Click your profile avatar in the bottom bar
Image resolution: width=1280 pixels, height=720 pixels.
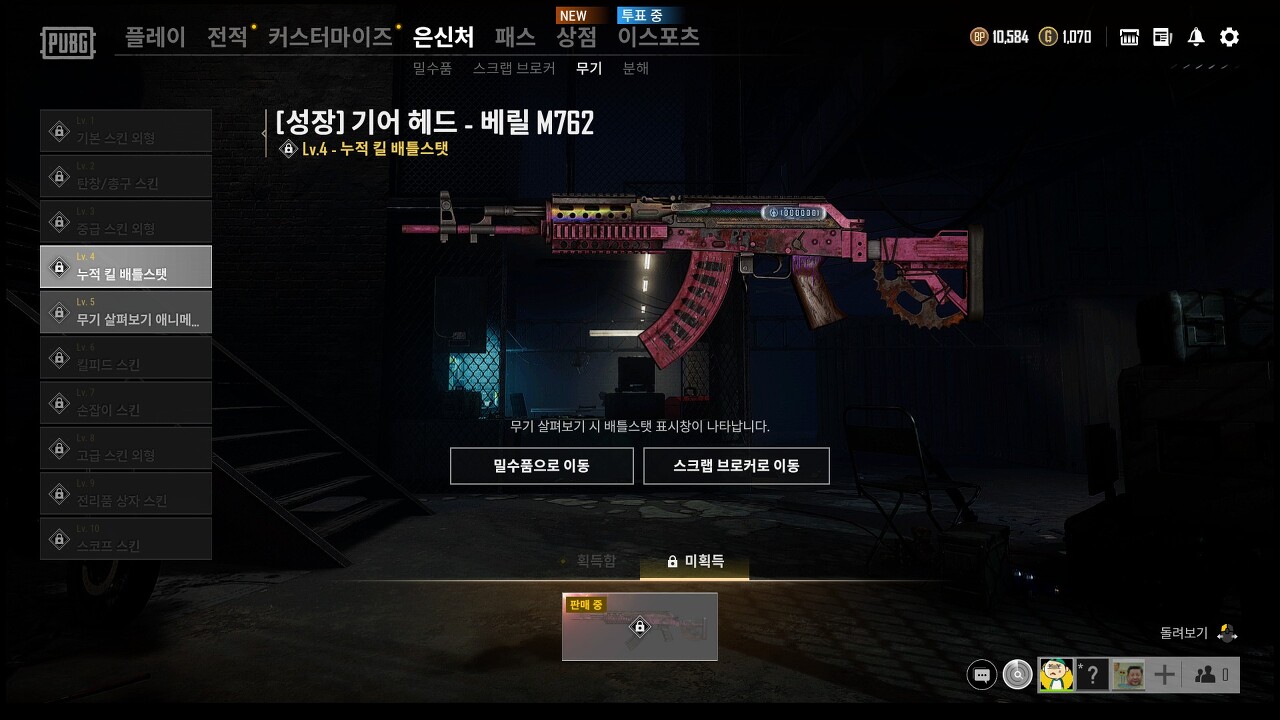coord(1056,674)
